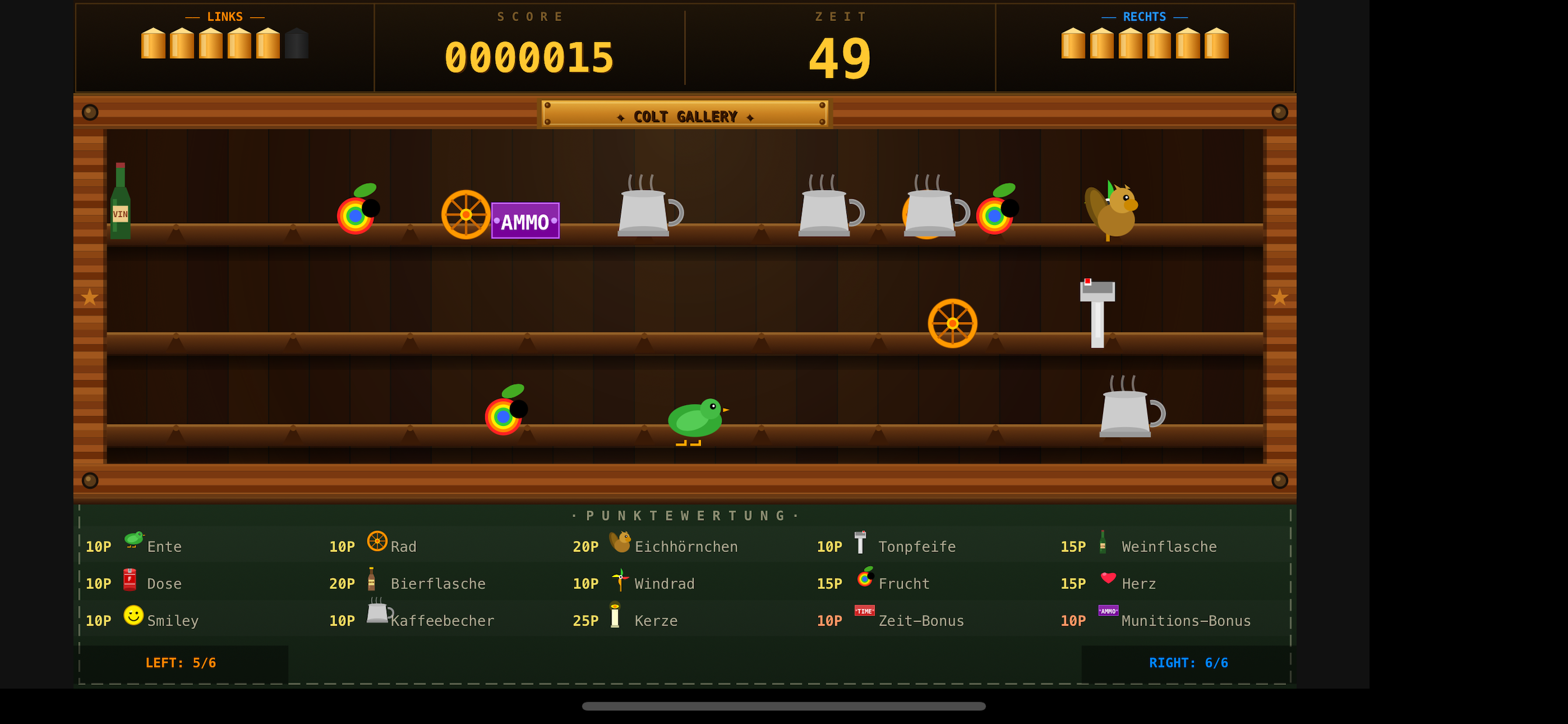Shoot the wagon wheel beside the AMMO box

pyautogui.click(x=466, y=214)
